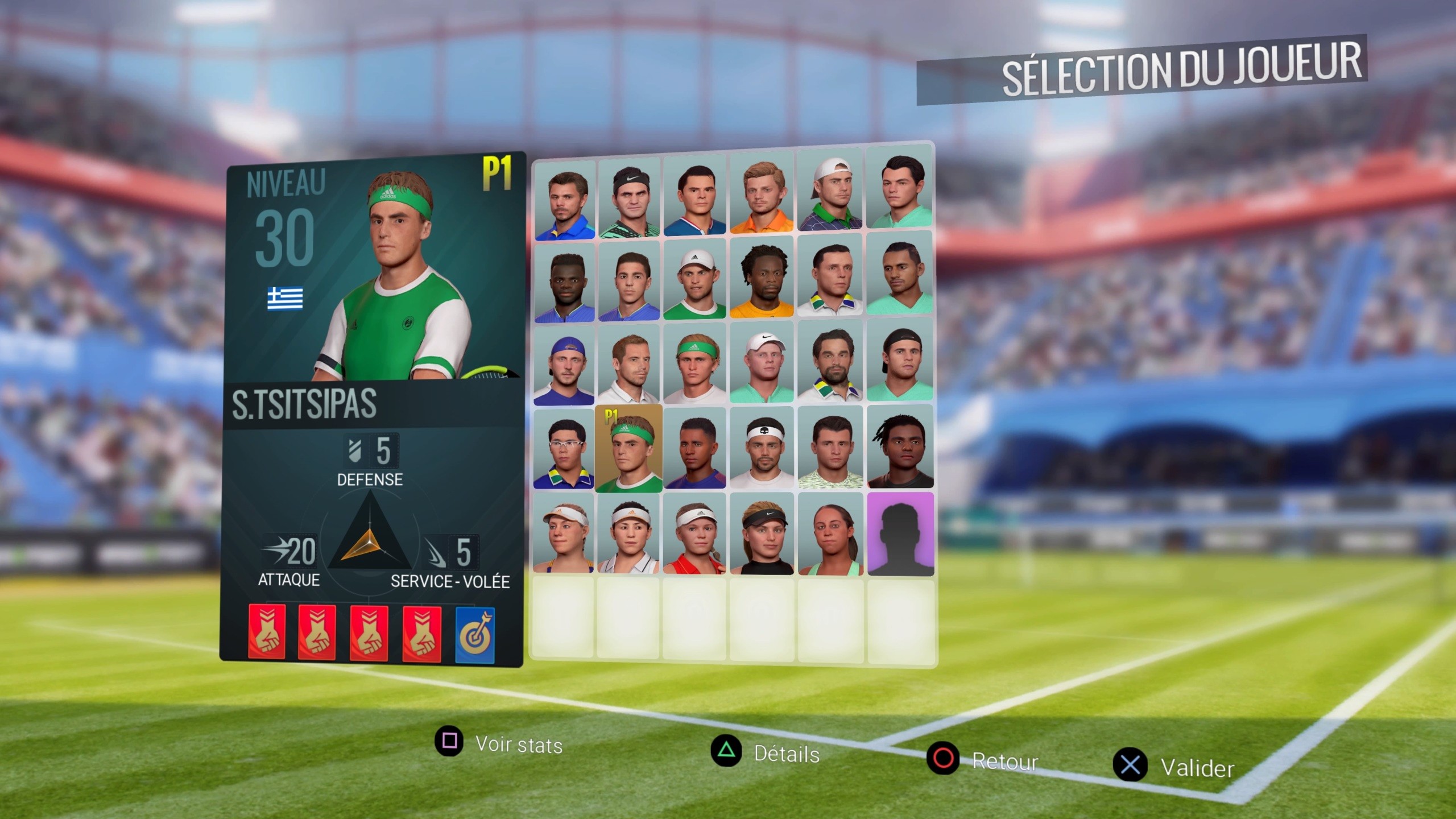1456x819 pixels.
Task: Select the highlighted Tsitsipas portrait tile
Action: 628,449
